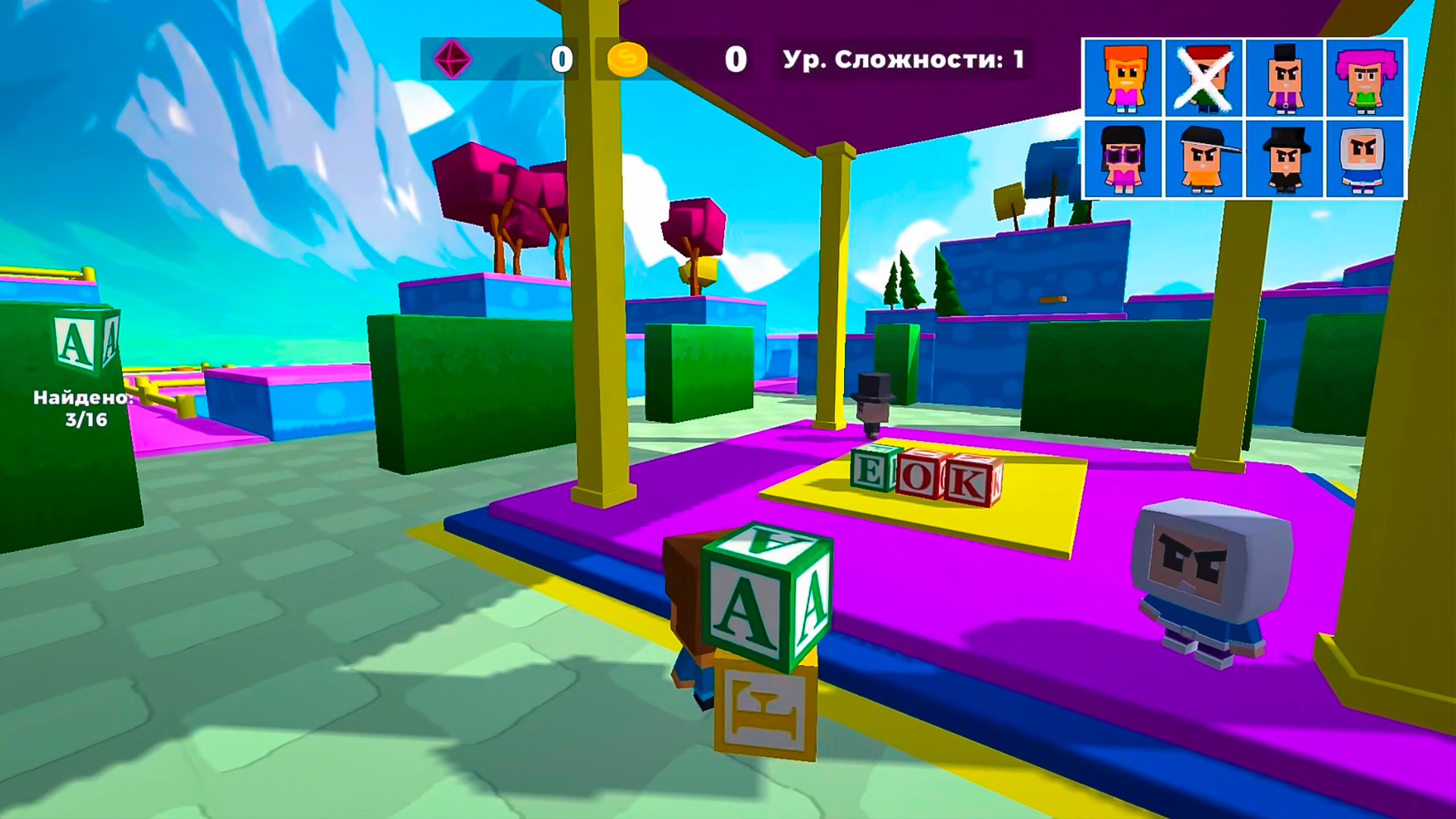Open the difficulty level indicator

click(902, 56)
